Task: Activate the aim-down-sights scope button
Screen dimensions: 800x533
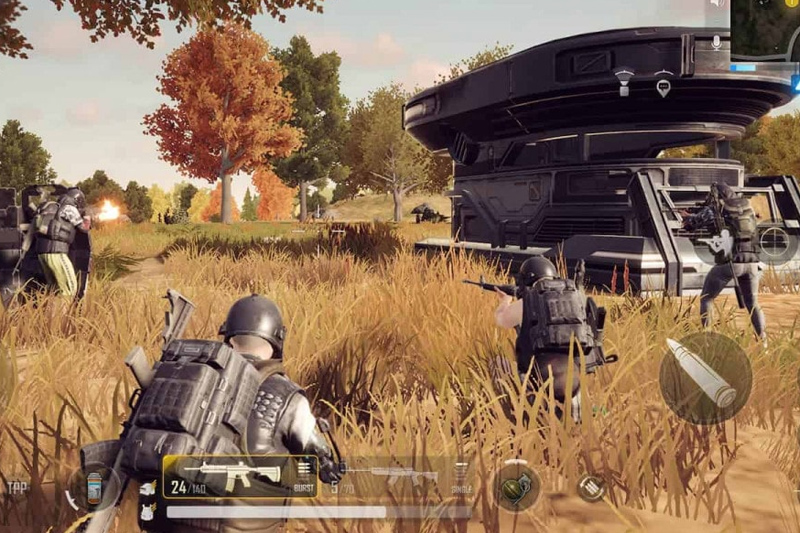Action: pyautogui.click(x=773, y=241)
